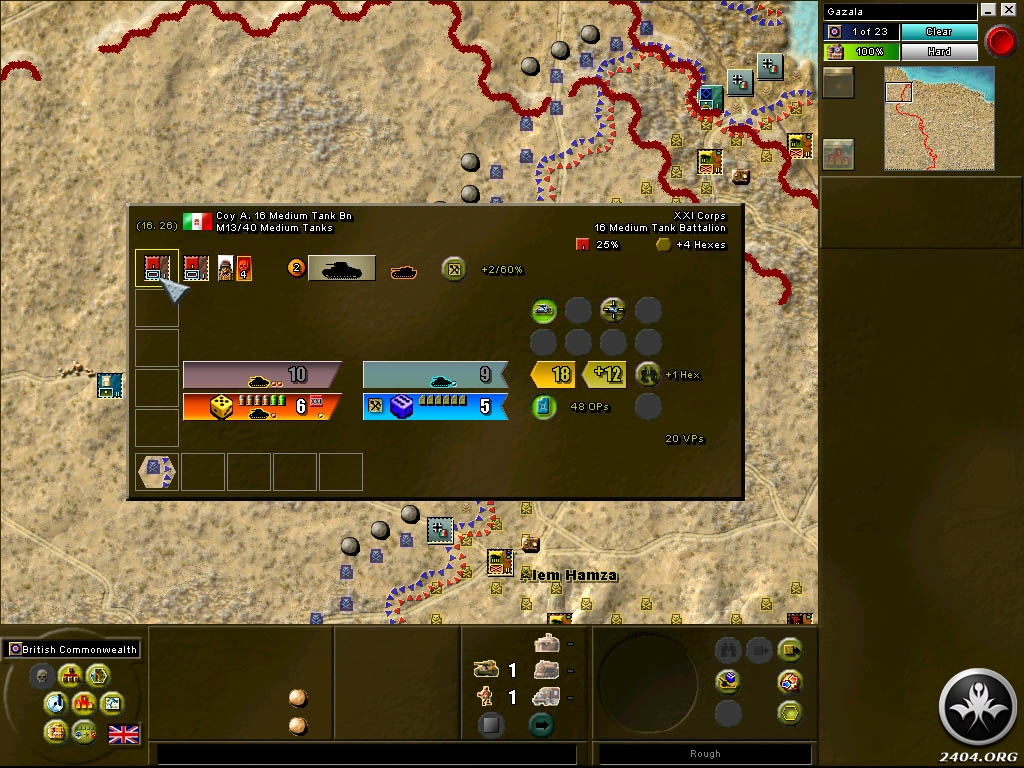Click the Clear weather button
This screenshot has height=768, width=1024.
pos(939,32)
